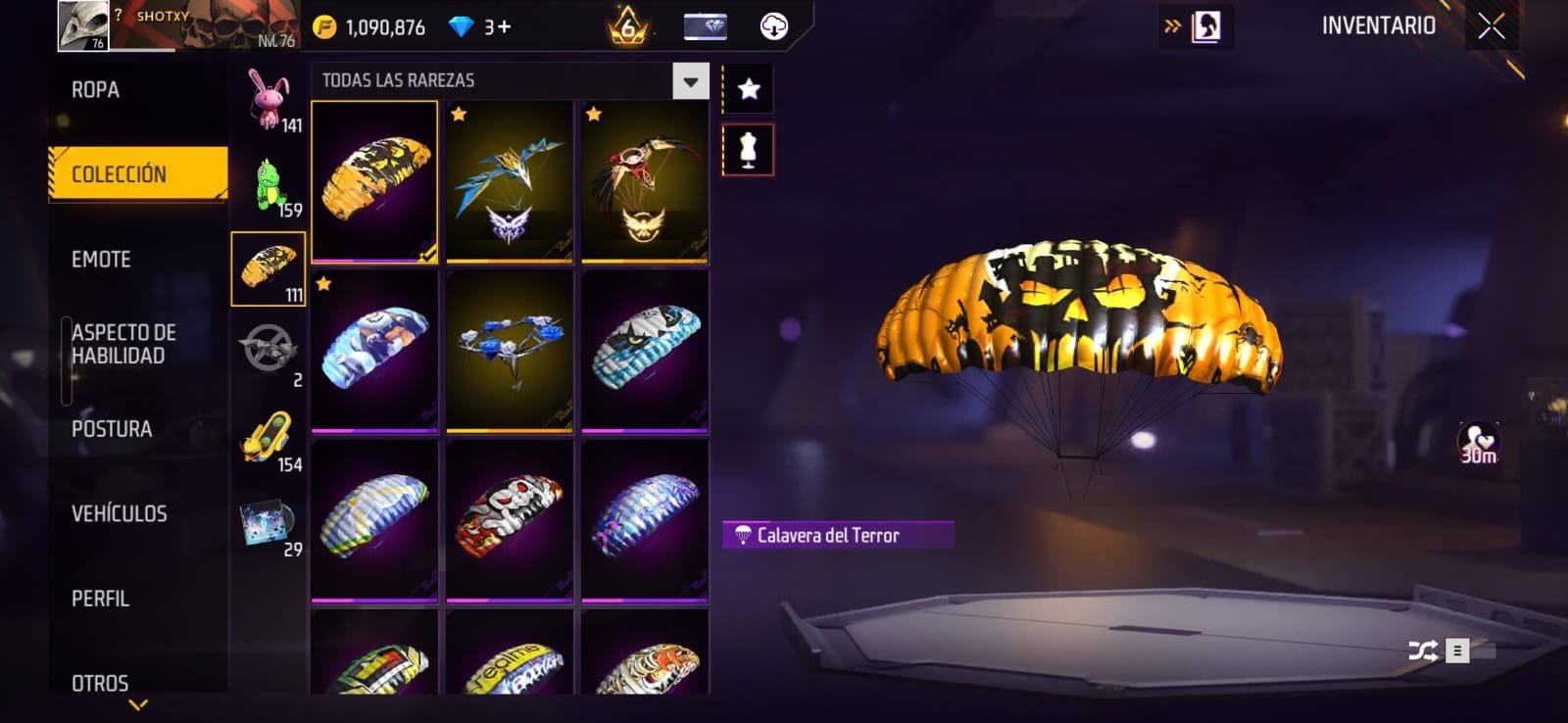
Task: Click the shuffle random skin button
Action: pyautogui.click(x=1422, y=651)
